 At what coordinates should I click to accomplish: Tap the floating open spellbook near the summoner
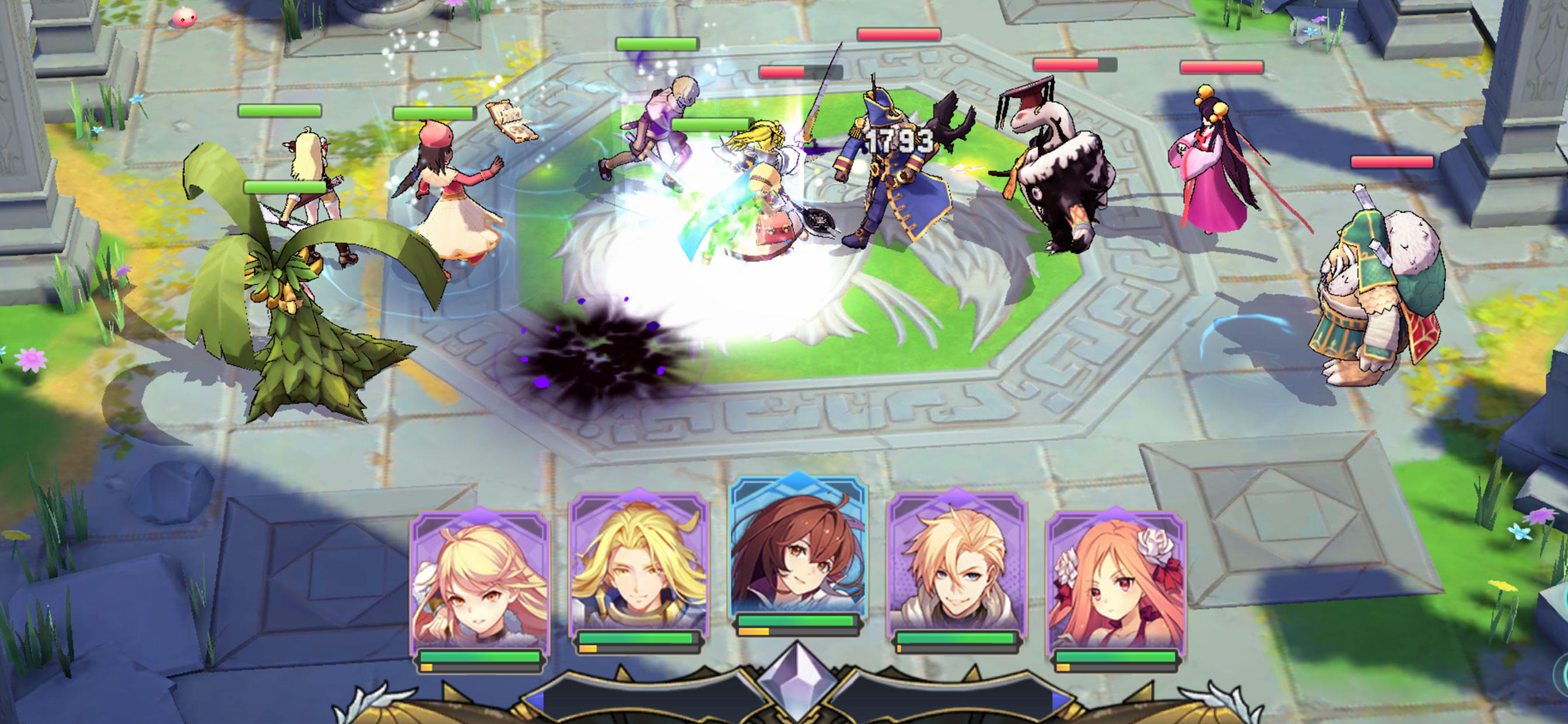pyautogui.click(x=512, y=122)
